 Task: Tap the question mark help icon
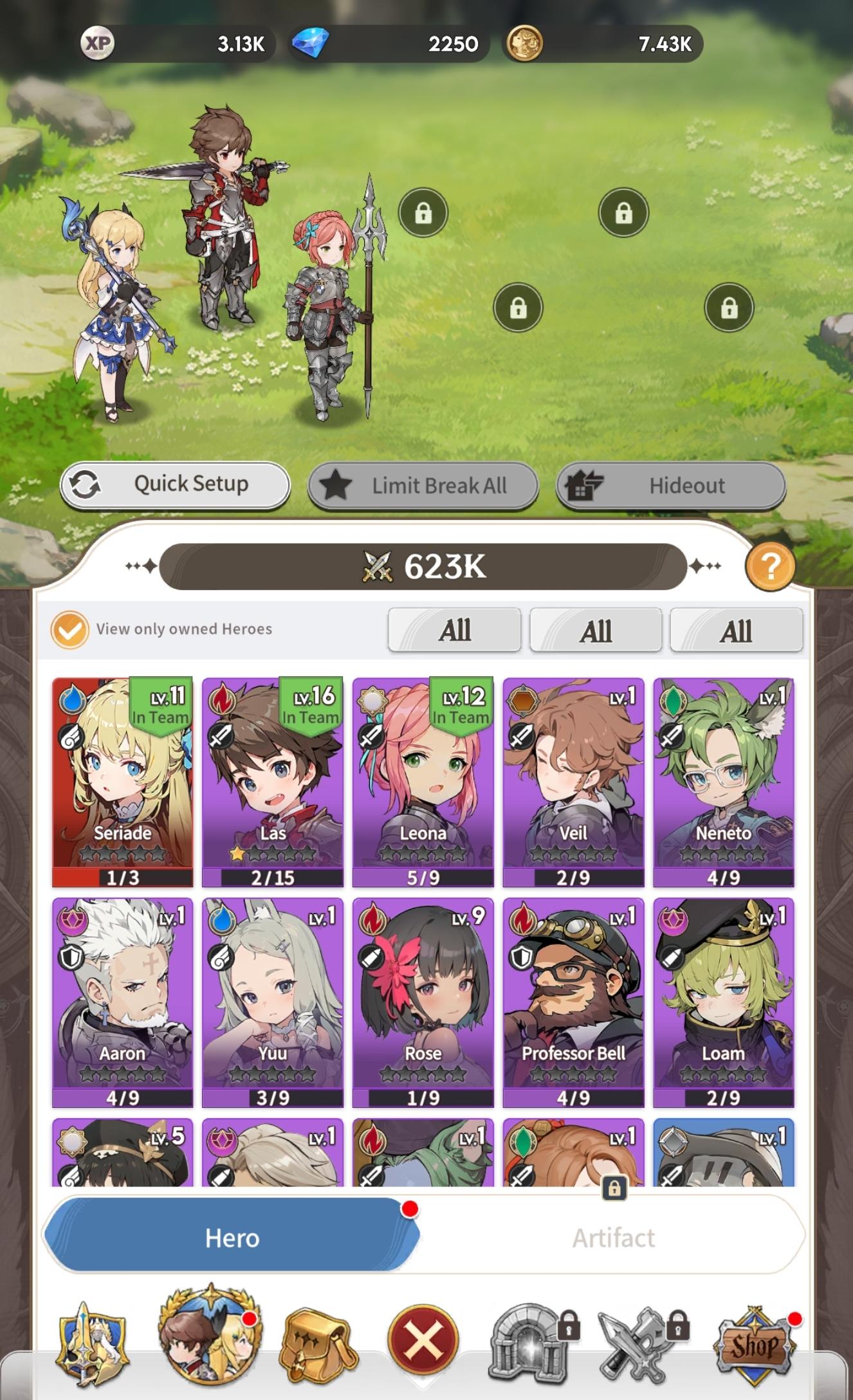[x=771, y=569]
